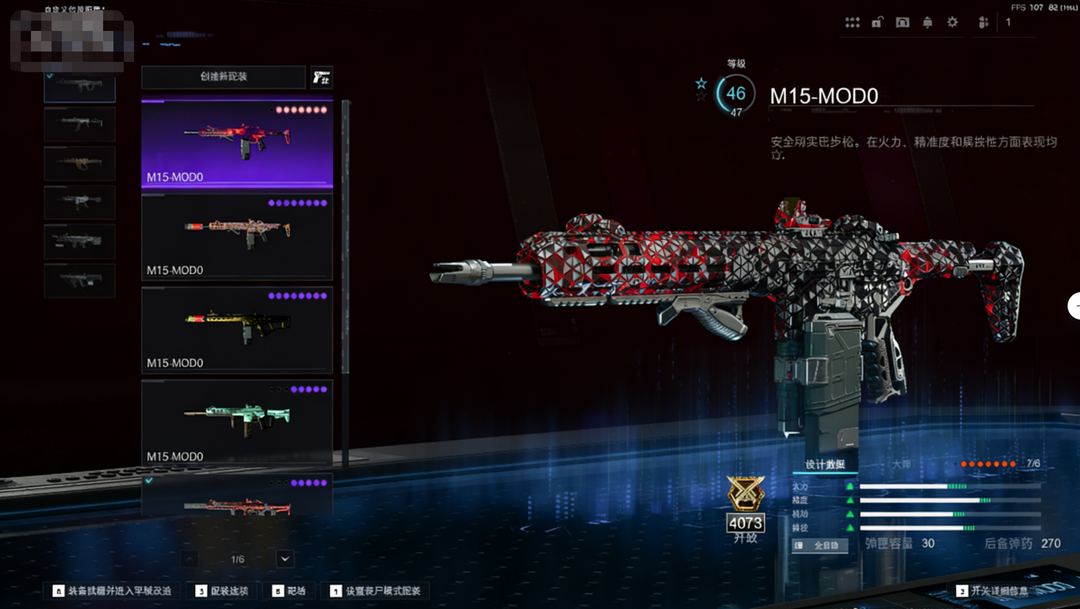This screenshot has height=609, width=1080.
Task: Select the red M15-MOD0 blueprint with purple highlight
Action: tap(237, 143)
